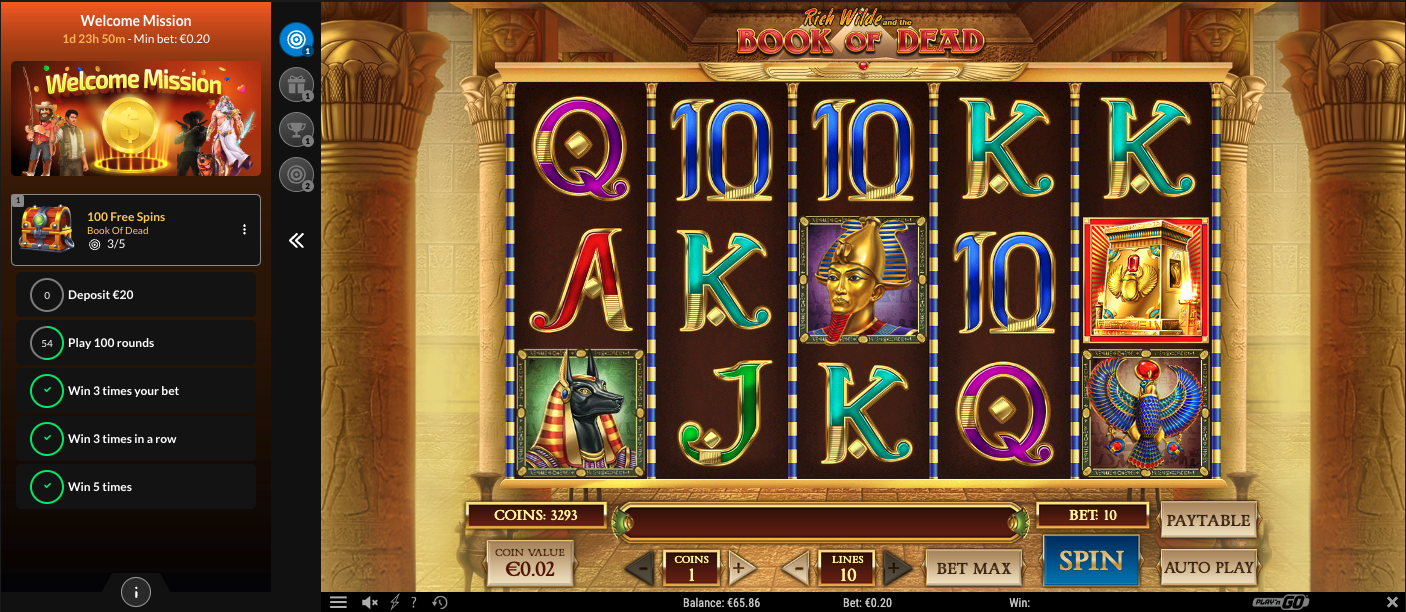Image resolution: width=1406 pixels, height=612 pixels.
Task: Switch to the trophy tab
Action: click(296, 130)
